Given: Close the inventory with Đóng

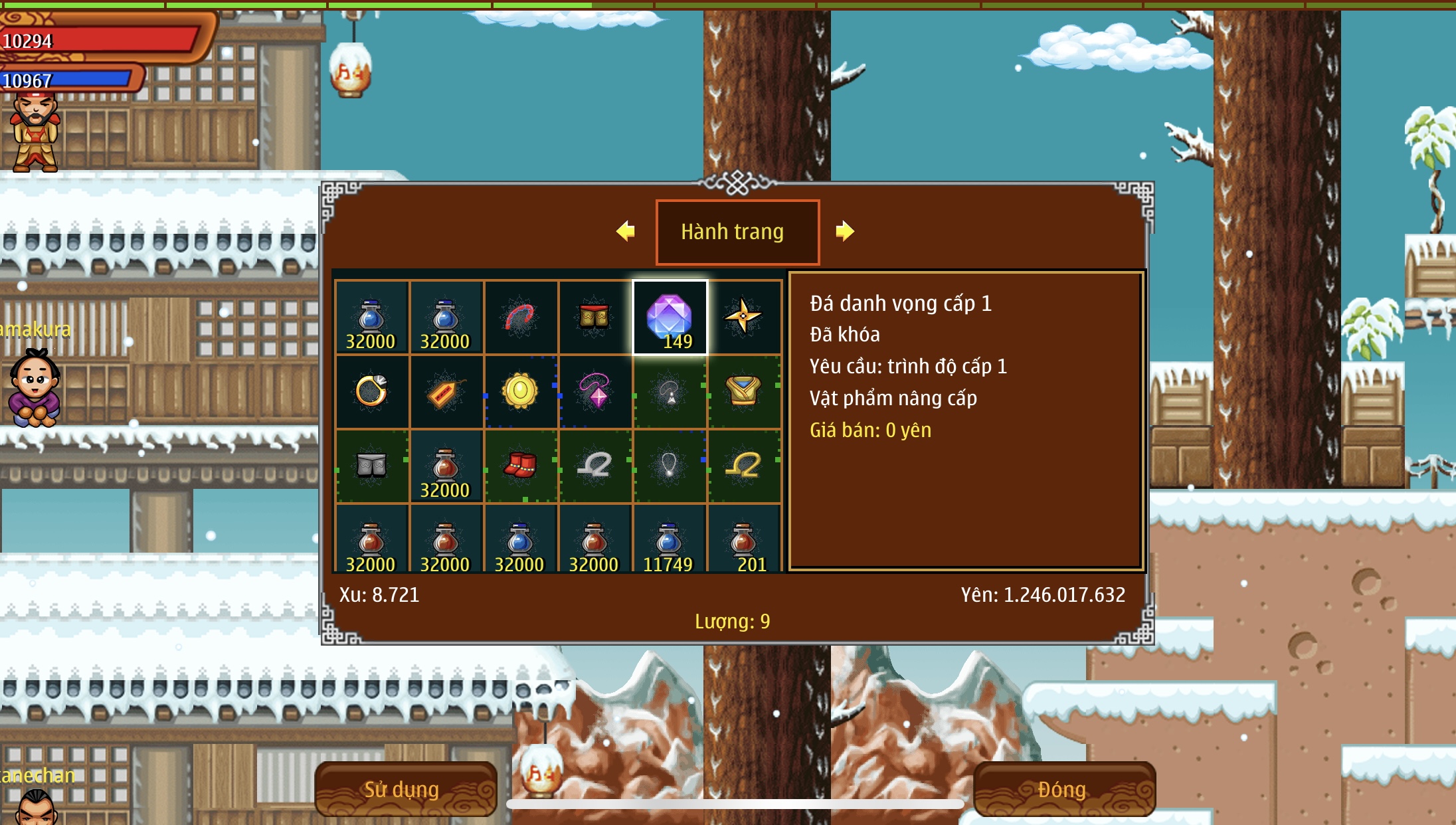Looking at the screenshot, I should tap(1063, 789).
